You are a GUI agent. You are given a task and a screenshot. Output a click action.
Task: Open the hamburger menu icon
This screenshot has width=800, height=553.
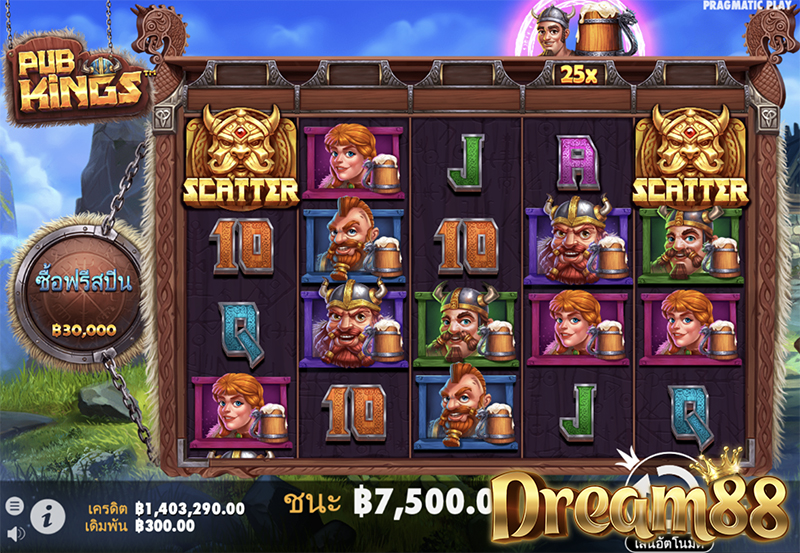point(13,505)
